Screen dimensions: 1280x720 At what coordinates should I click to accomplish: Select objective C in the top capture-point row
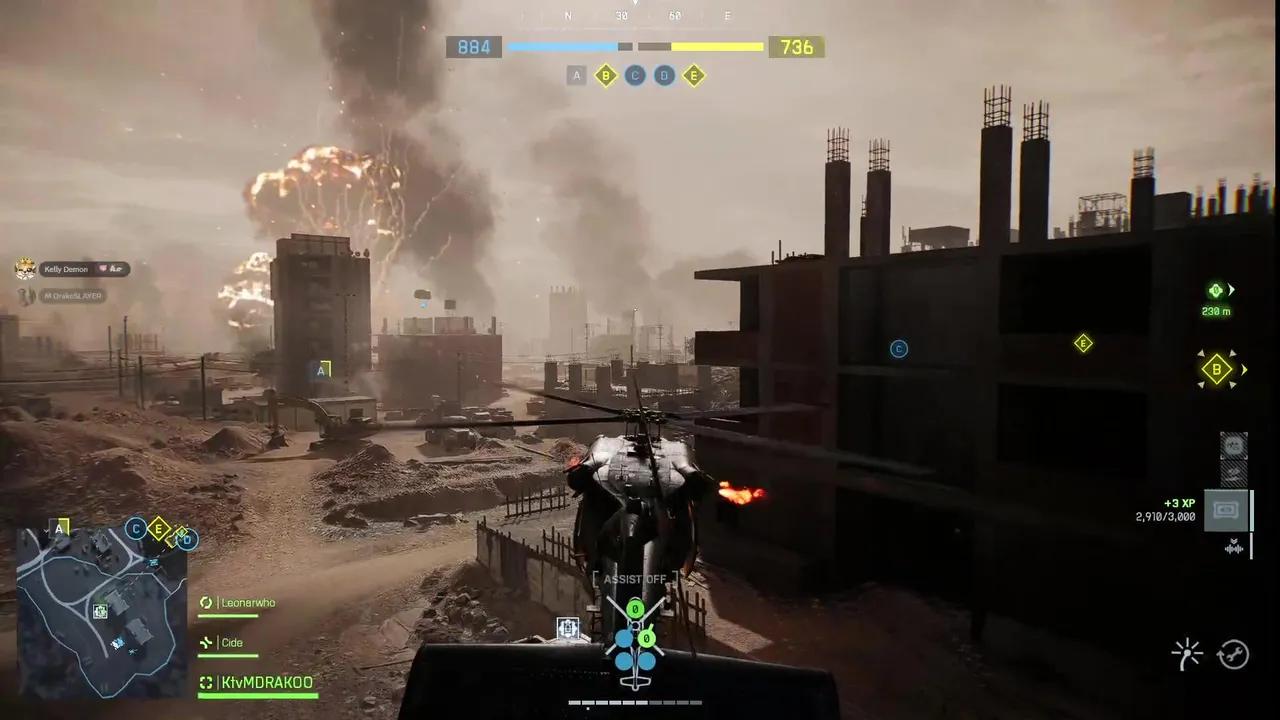(635, 76)
